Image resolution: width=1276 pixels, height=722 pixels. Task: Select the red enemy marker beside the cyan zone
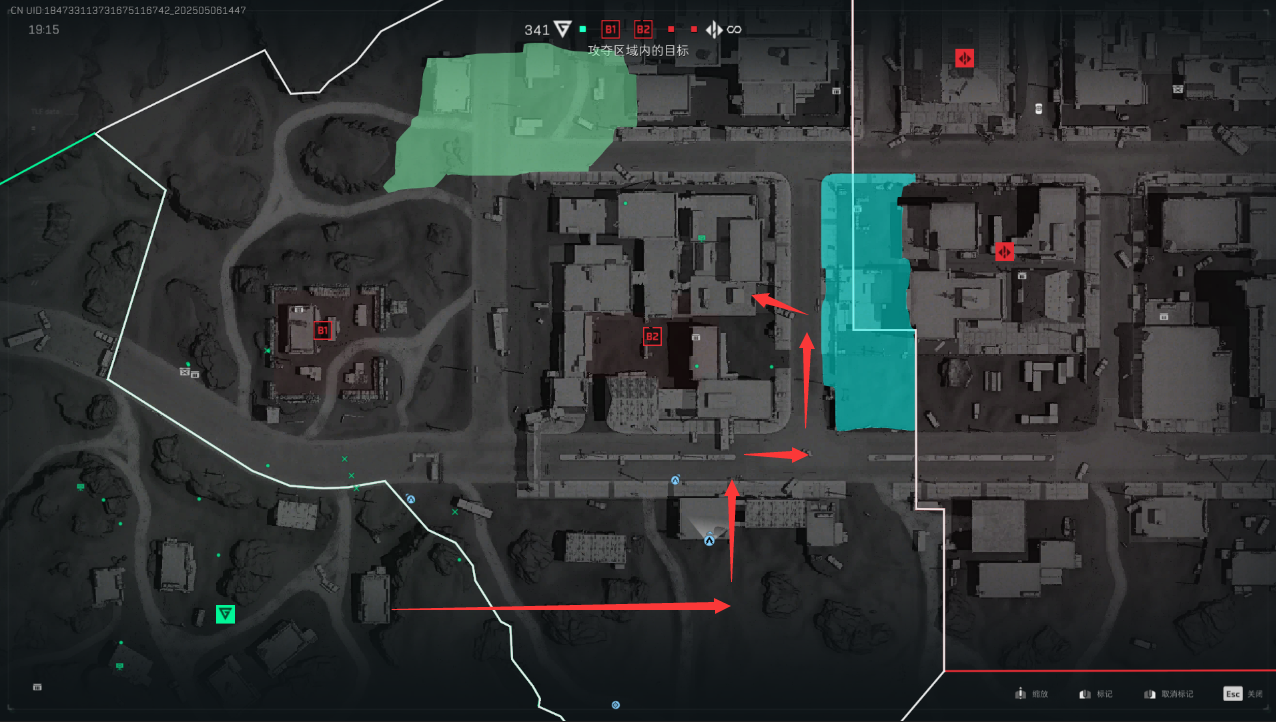click(x=1004, y=251)
